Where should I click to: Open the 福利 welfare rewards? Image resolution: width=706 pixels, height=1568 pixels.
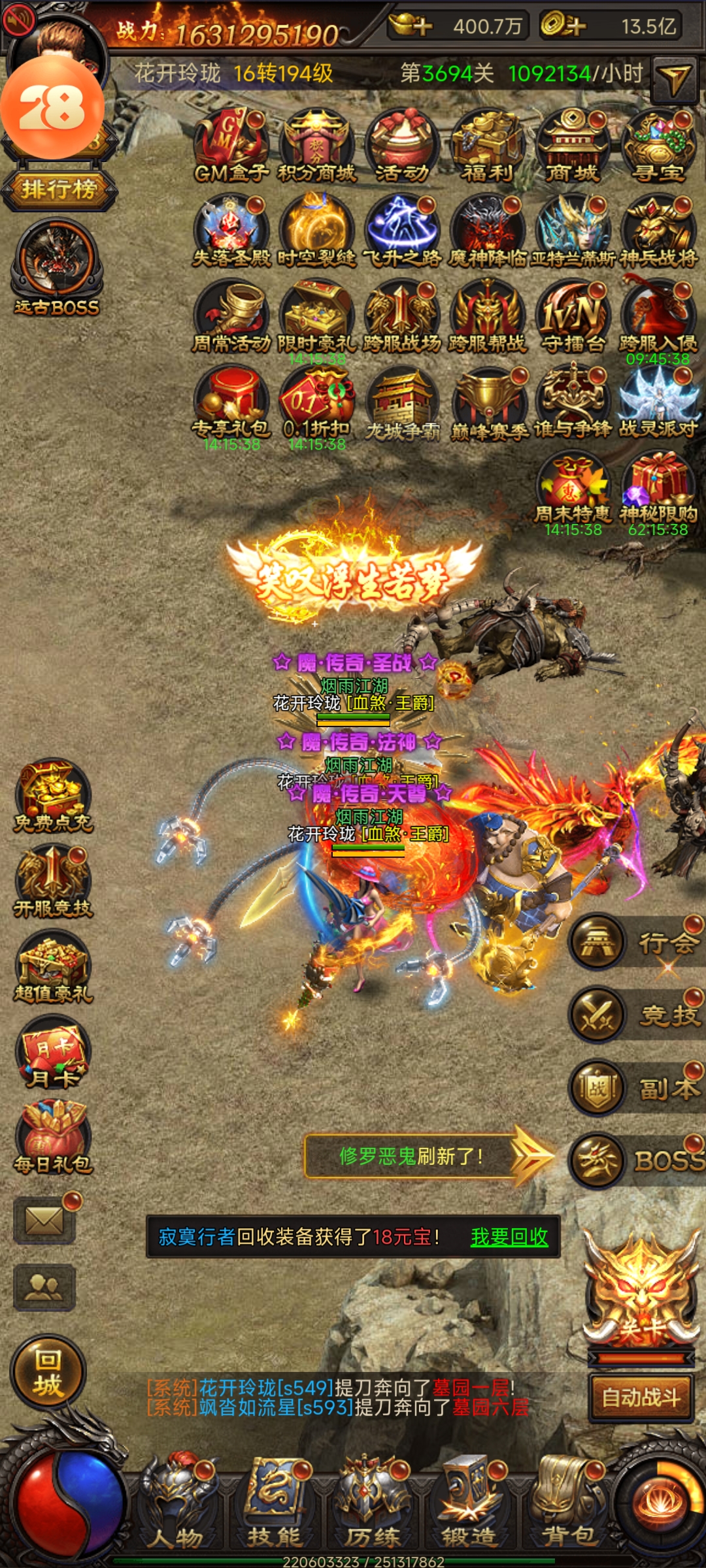coord(487,146)
